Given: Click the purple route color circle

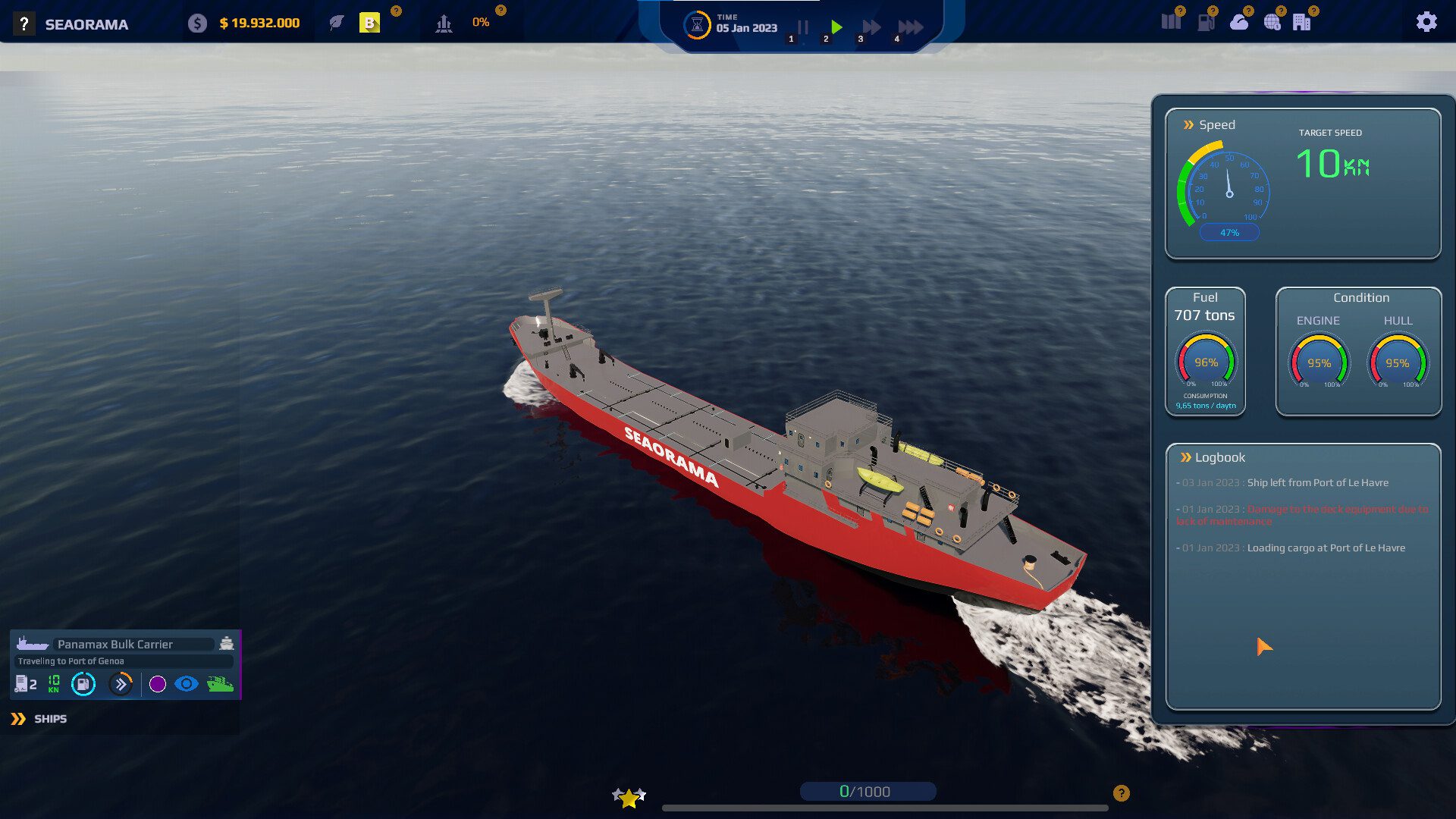Looking at the screenshot, I should 158,685.
